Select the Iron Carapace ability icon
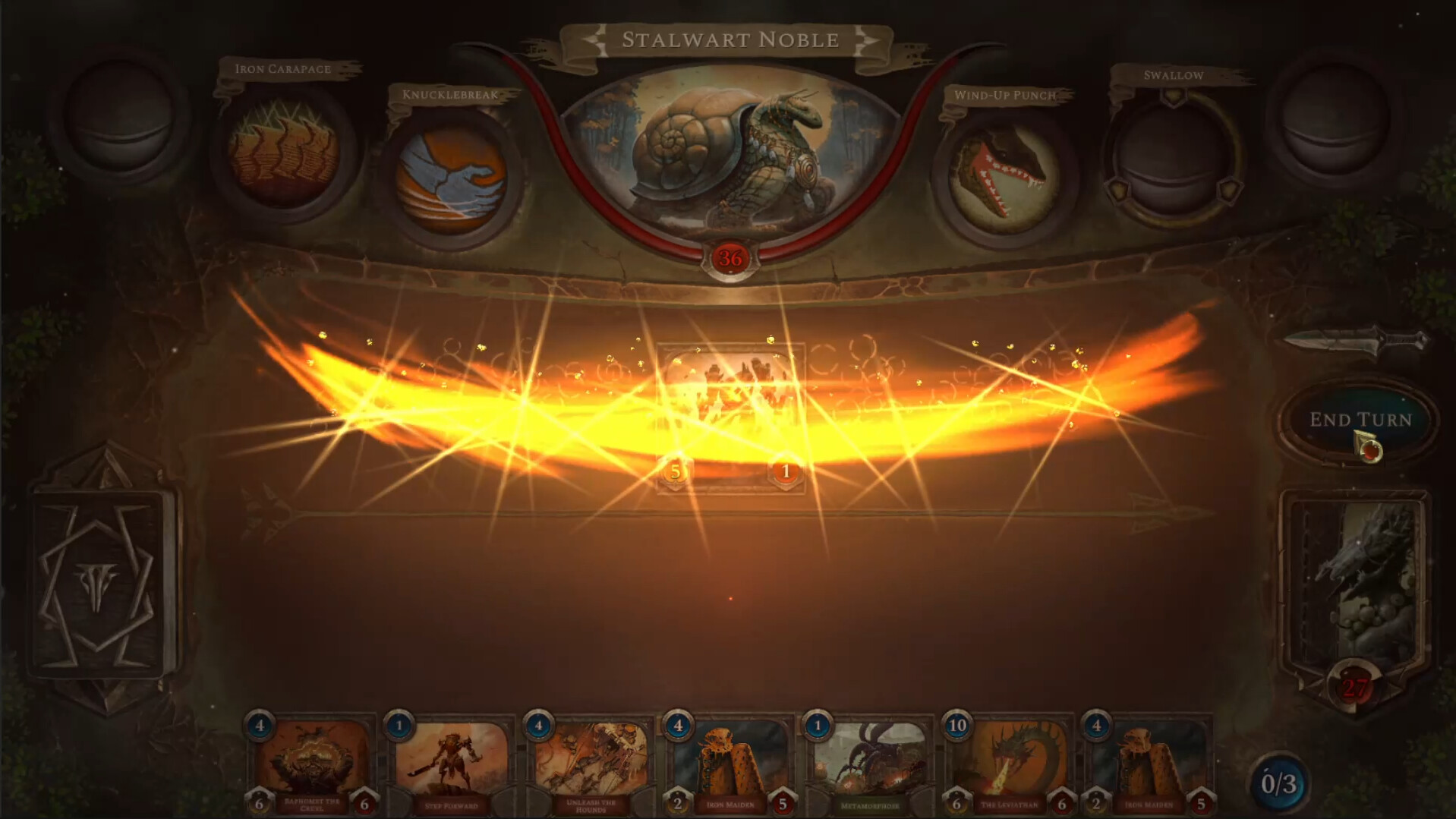 coord(281,156)
